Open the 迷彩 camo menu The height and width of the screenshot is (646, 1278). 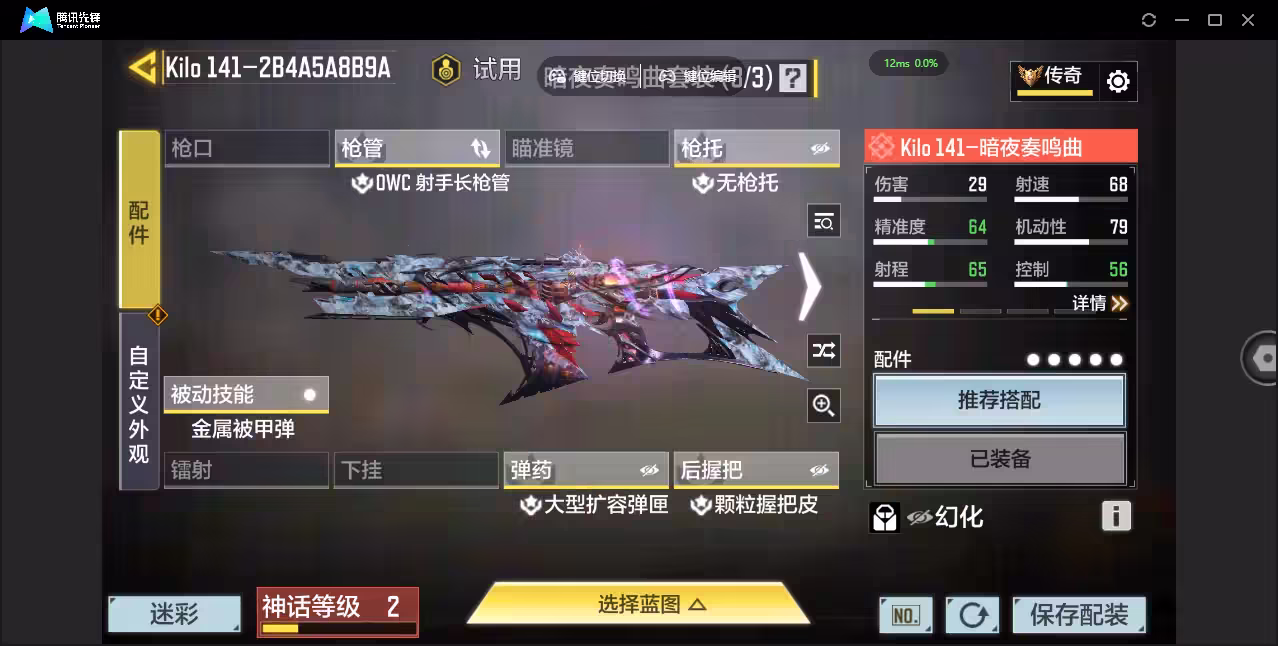[x=175, y=613]
